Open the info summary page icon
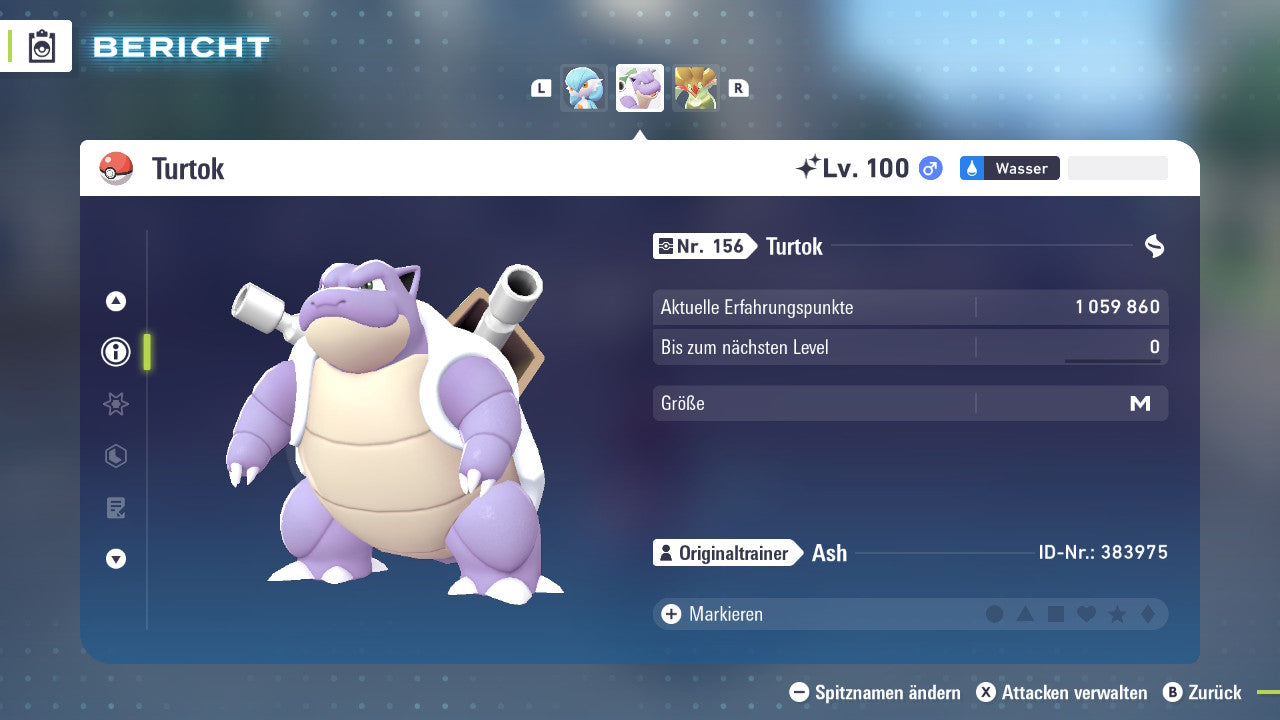This screenshot has height=720, width=1280. pos(116,351)
